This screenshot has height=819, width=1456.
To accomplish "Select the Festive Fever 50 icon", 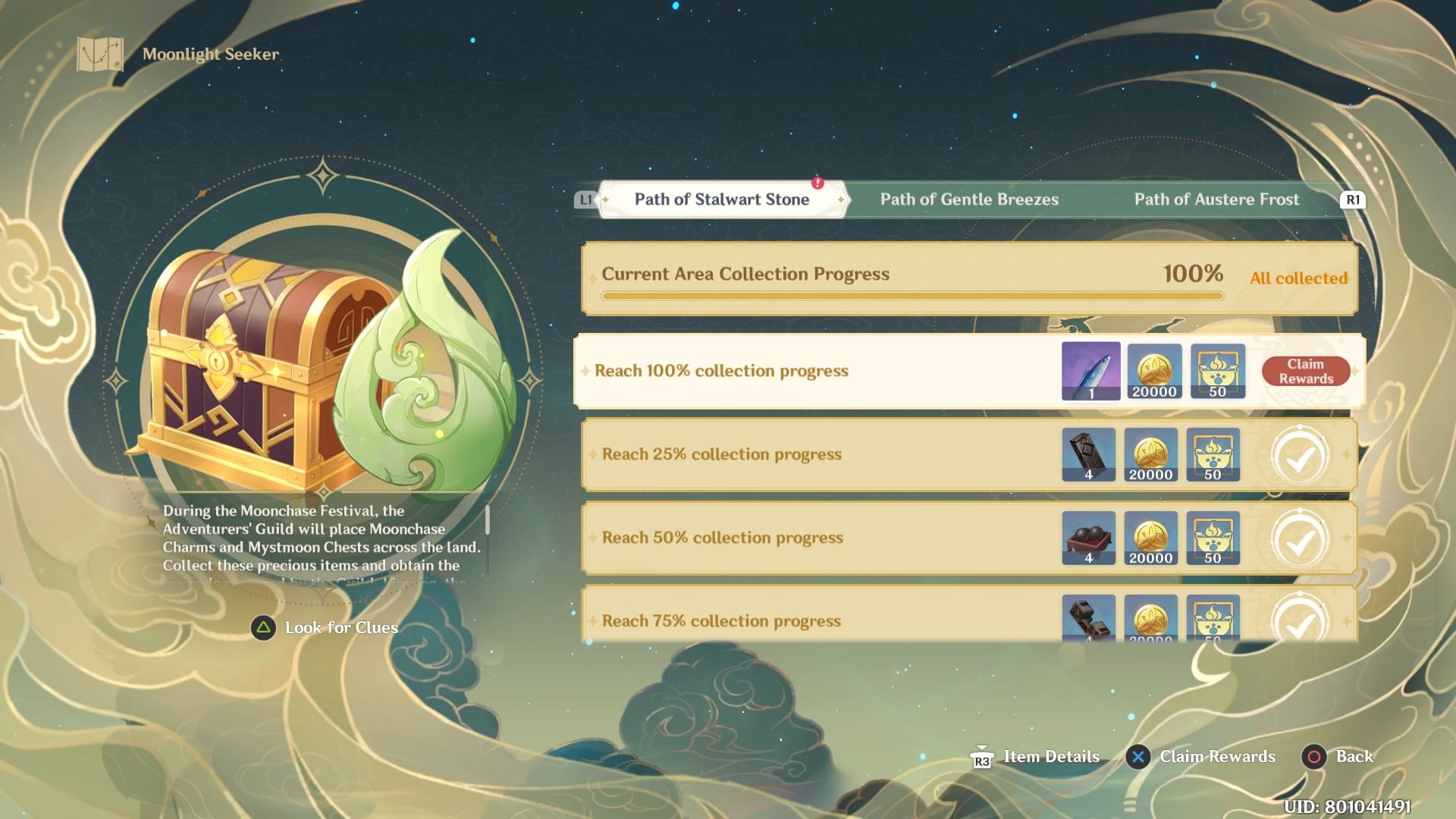I will [x=1215, y=371].
